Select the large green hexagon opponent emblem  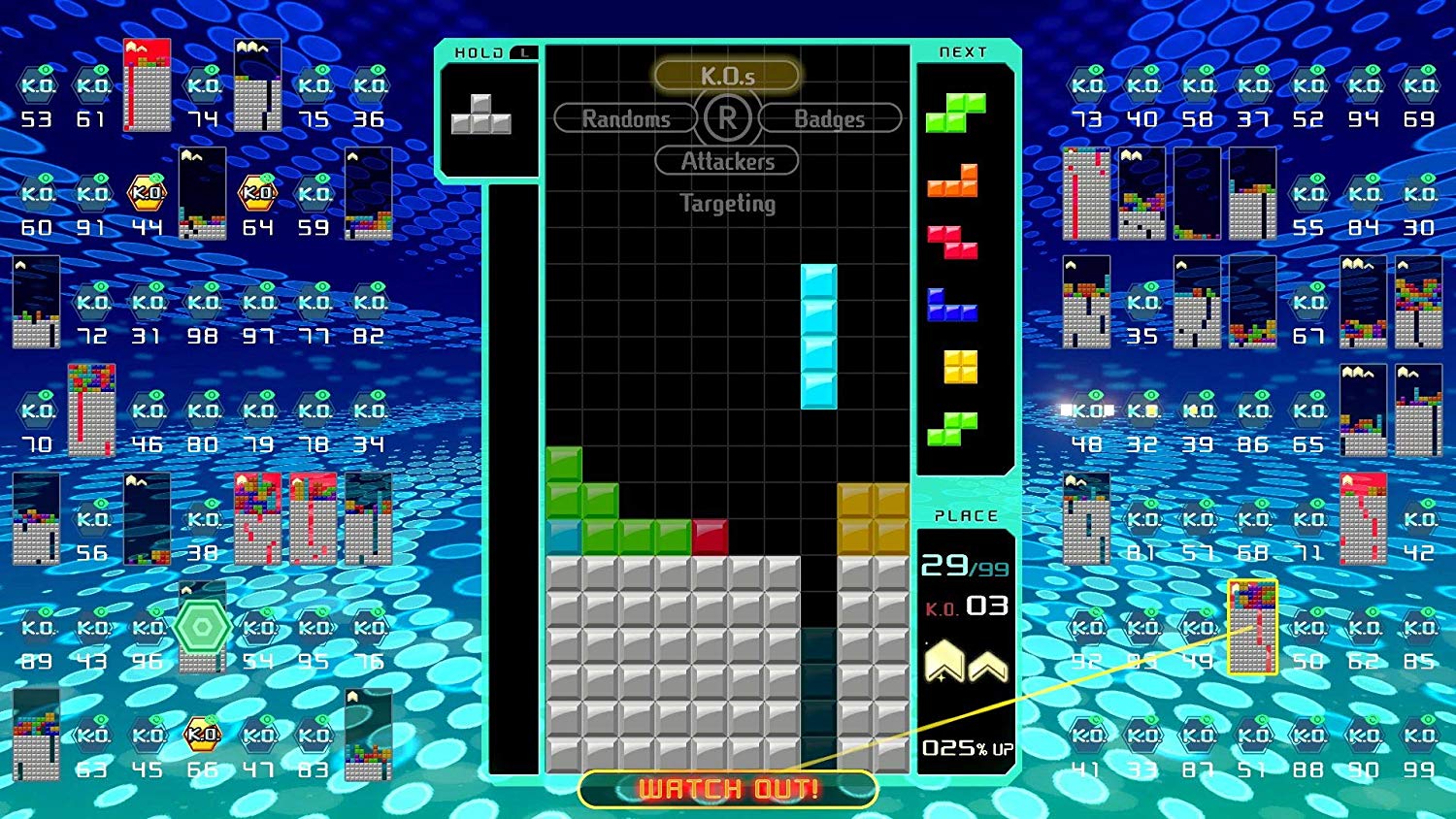click(201, 626)
